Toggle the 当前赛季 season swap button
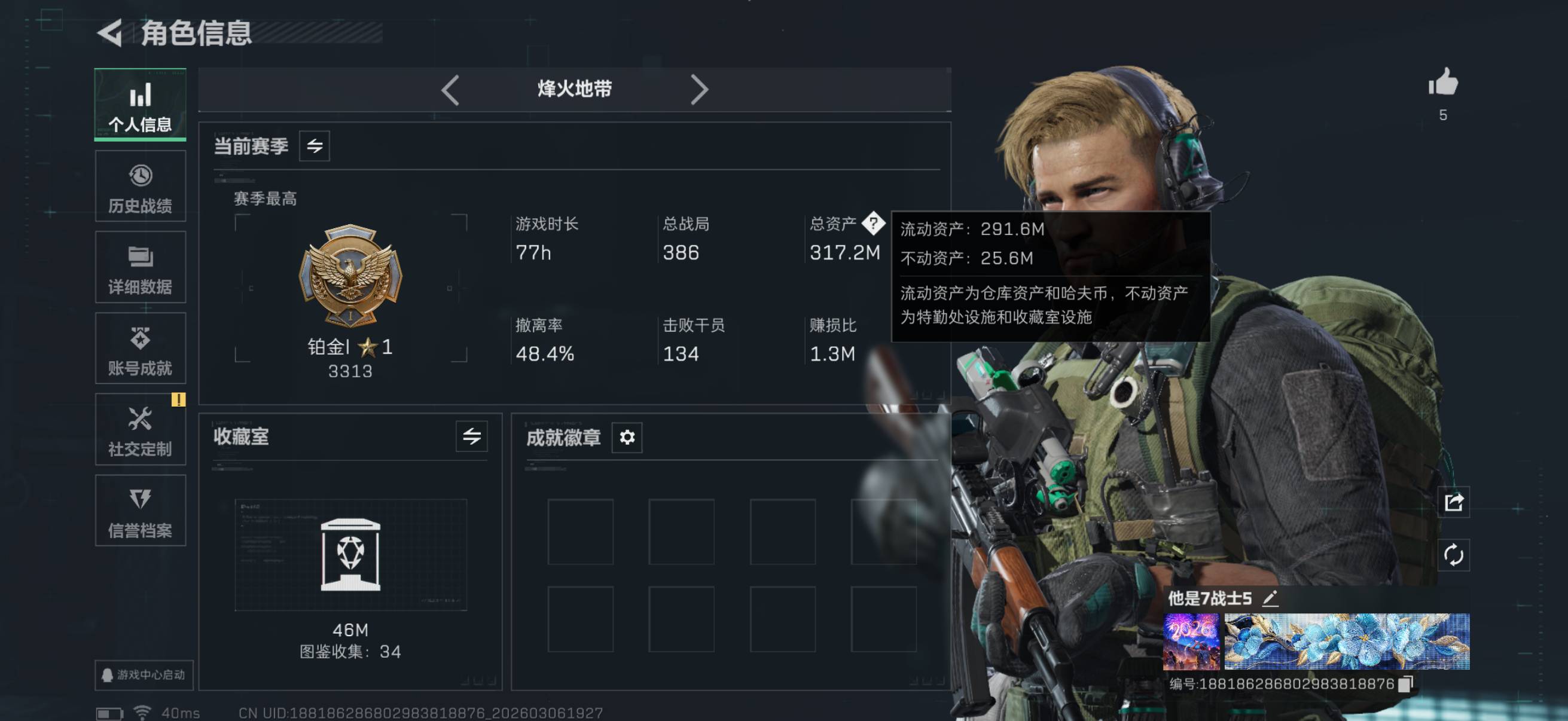This screenshot has height=721, width=1568. pos(314,146)
